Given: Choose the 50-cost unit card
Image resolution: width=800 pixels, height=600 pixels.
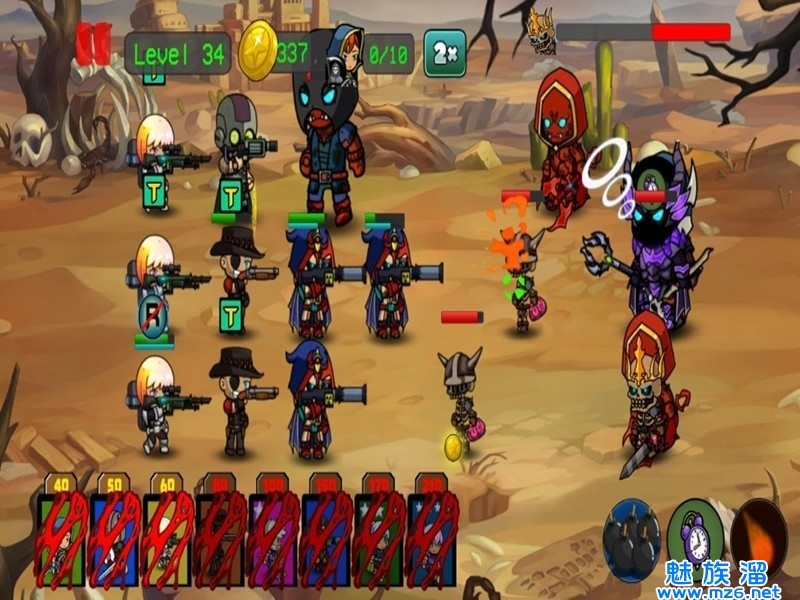Looking at the screenshot, I should pyautogui.click(x=115, y=537).
